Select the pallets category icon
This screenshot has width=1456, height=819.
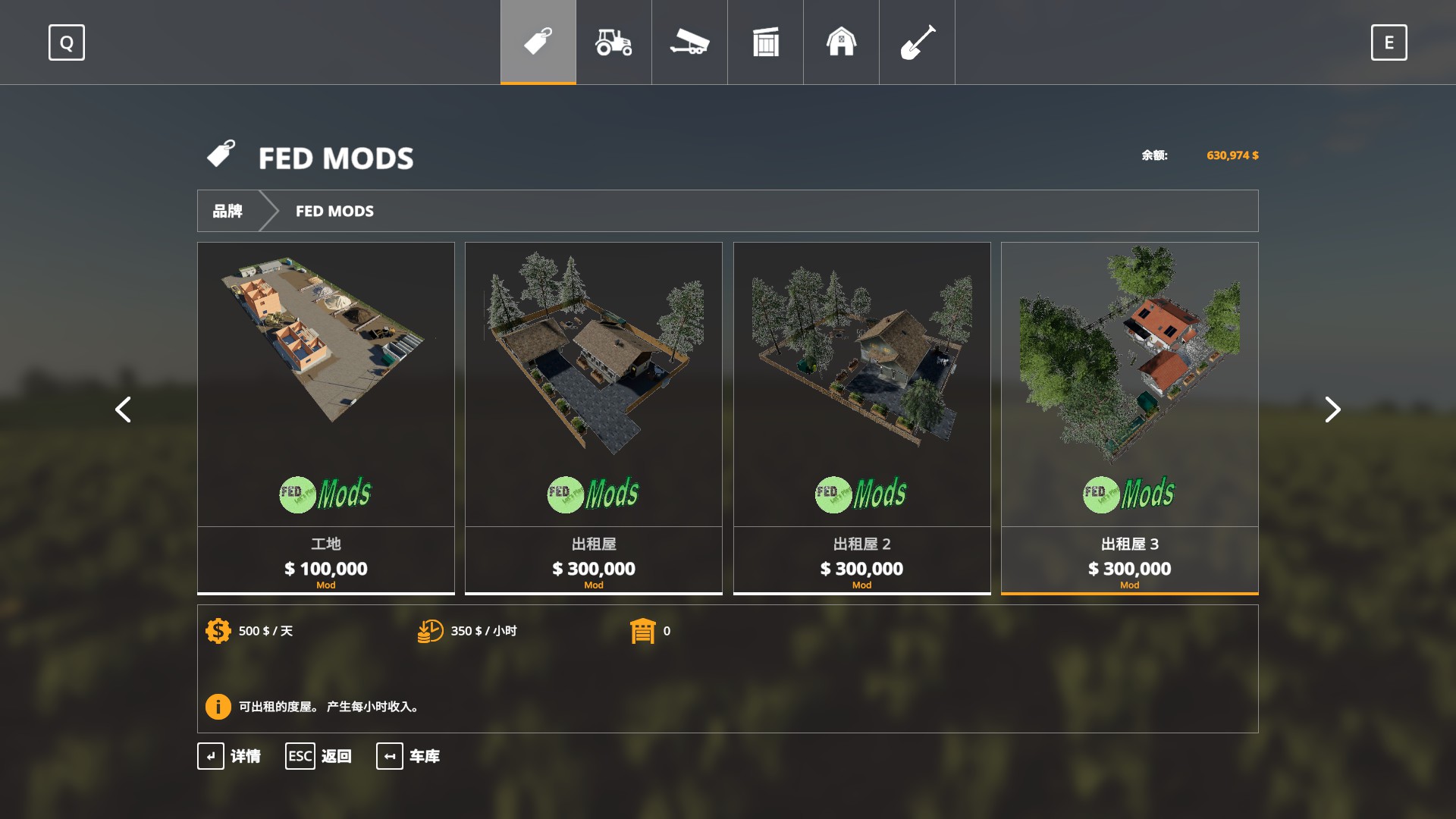tap(765, 42)
